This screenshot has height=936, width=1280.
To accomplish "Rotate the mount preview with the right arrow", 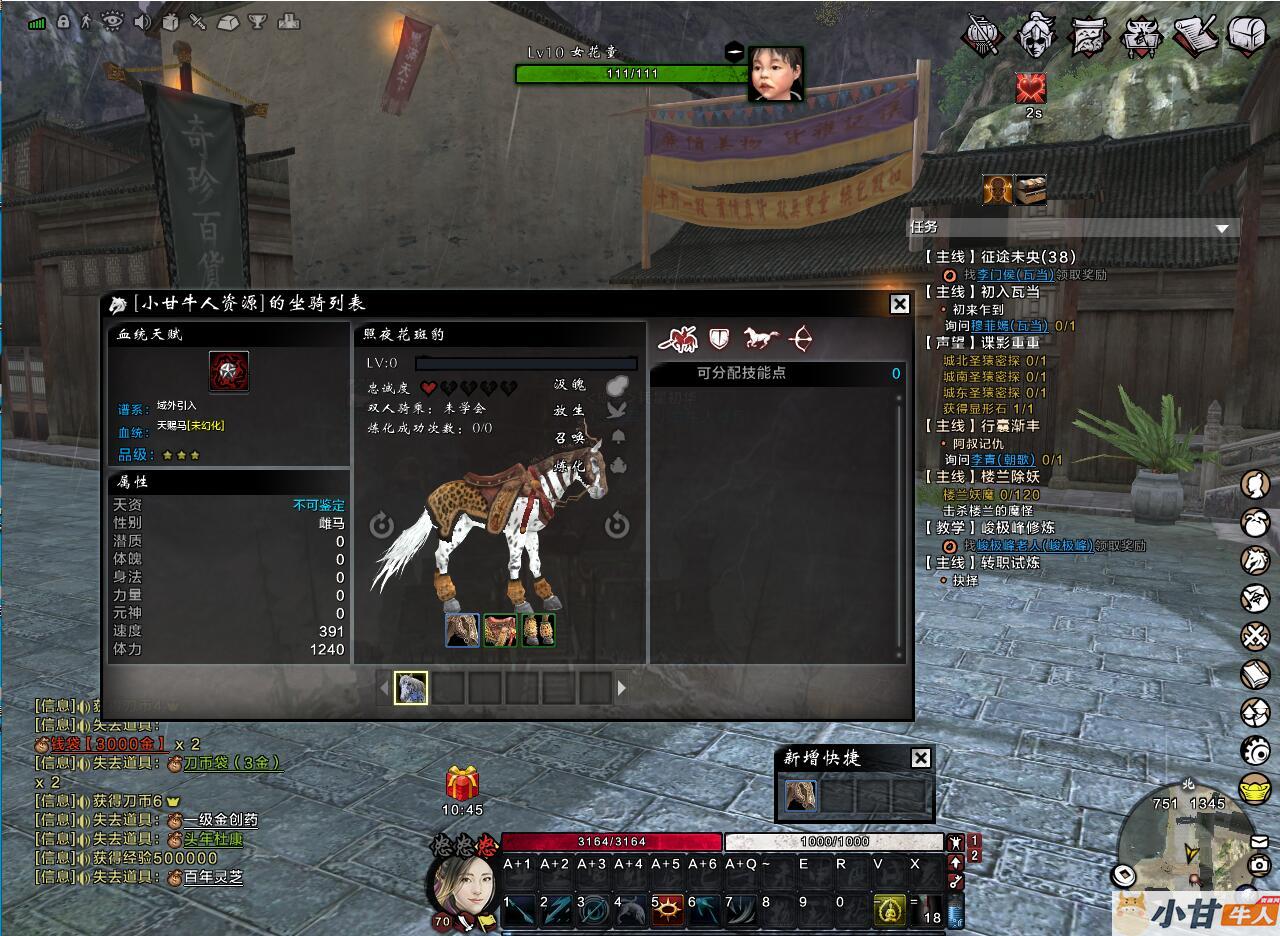I will (x=616, y=525).
